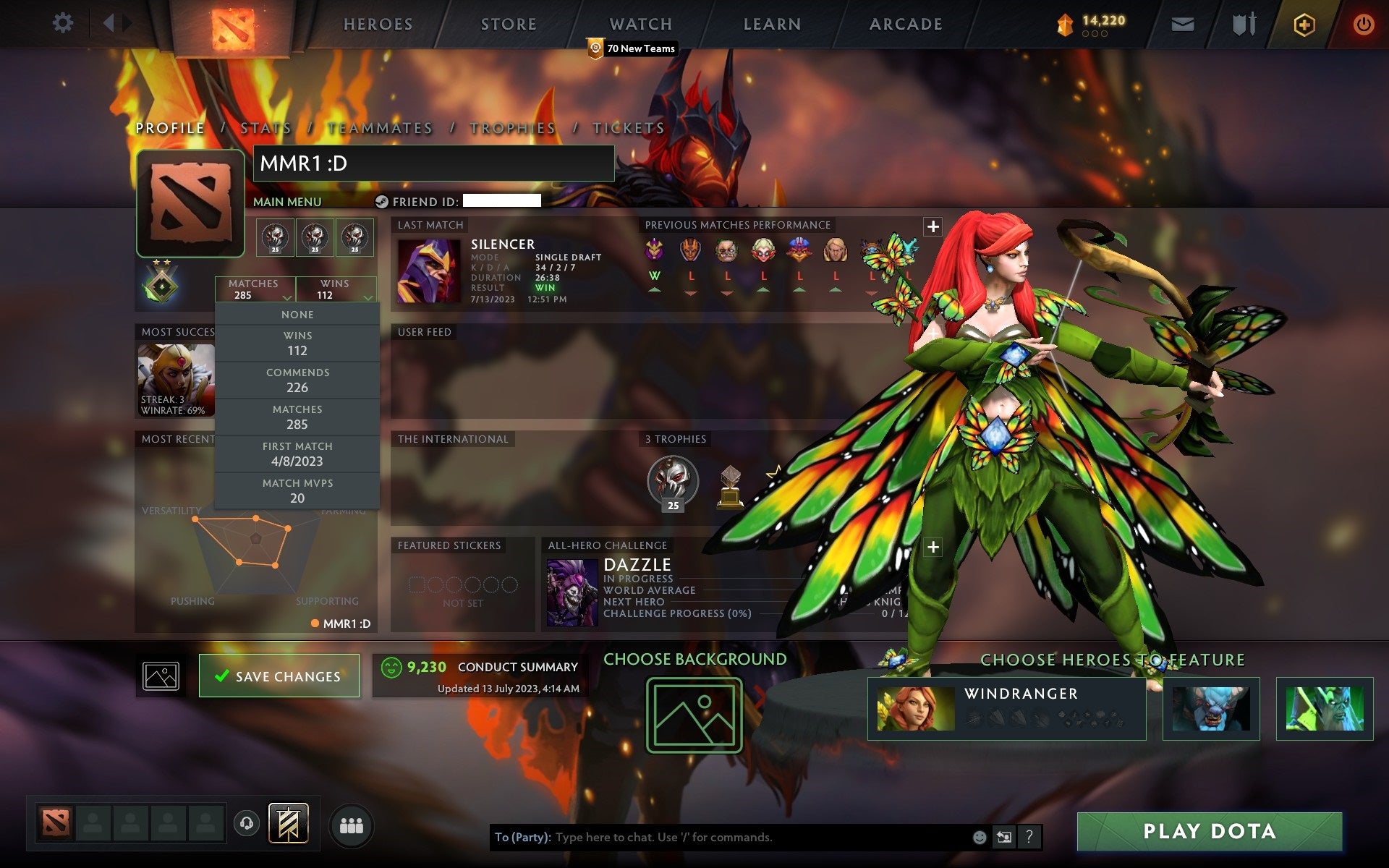Image resolution: width=1389 pixels, height=868 pixels.
Task: Expand previous matches performance with plus
Action: click(932, 226)
